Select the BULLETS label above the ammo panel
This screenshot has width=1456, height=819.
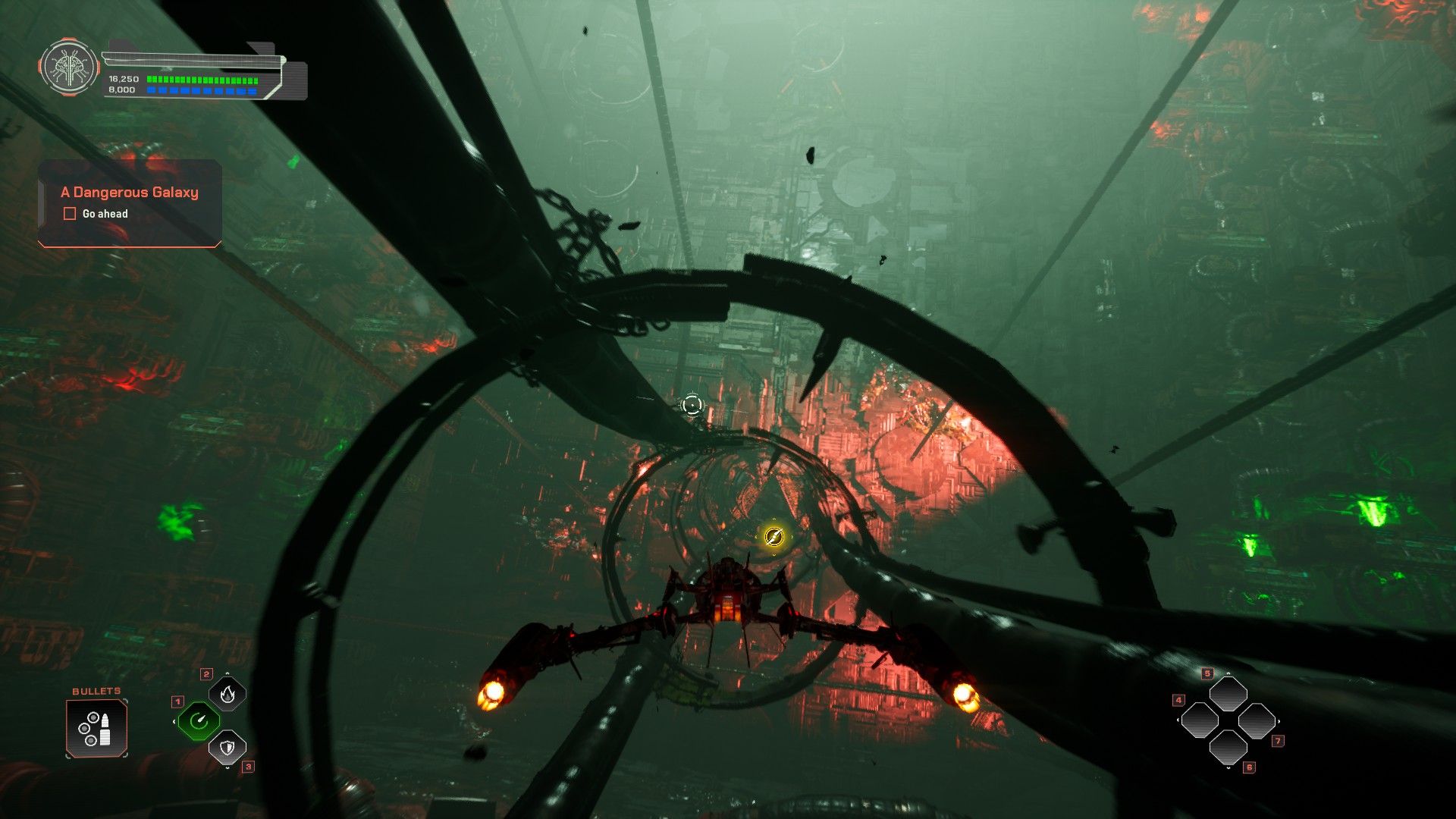95,691
